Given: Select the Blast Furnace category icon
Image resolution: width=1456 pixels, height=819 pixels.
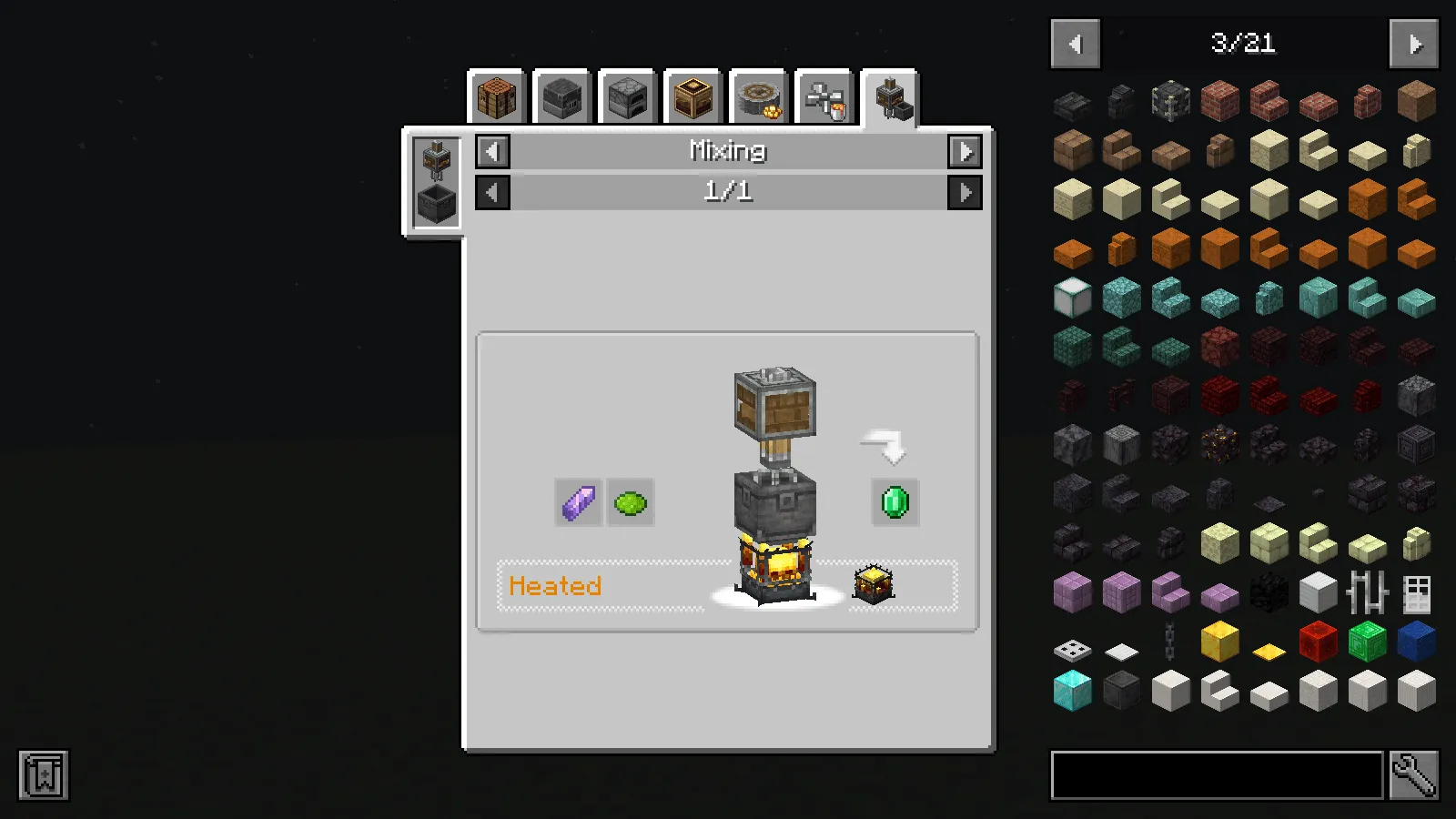Looking at the screenshot, I should click(561, 98).
